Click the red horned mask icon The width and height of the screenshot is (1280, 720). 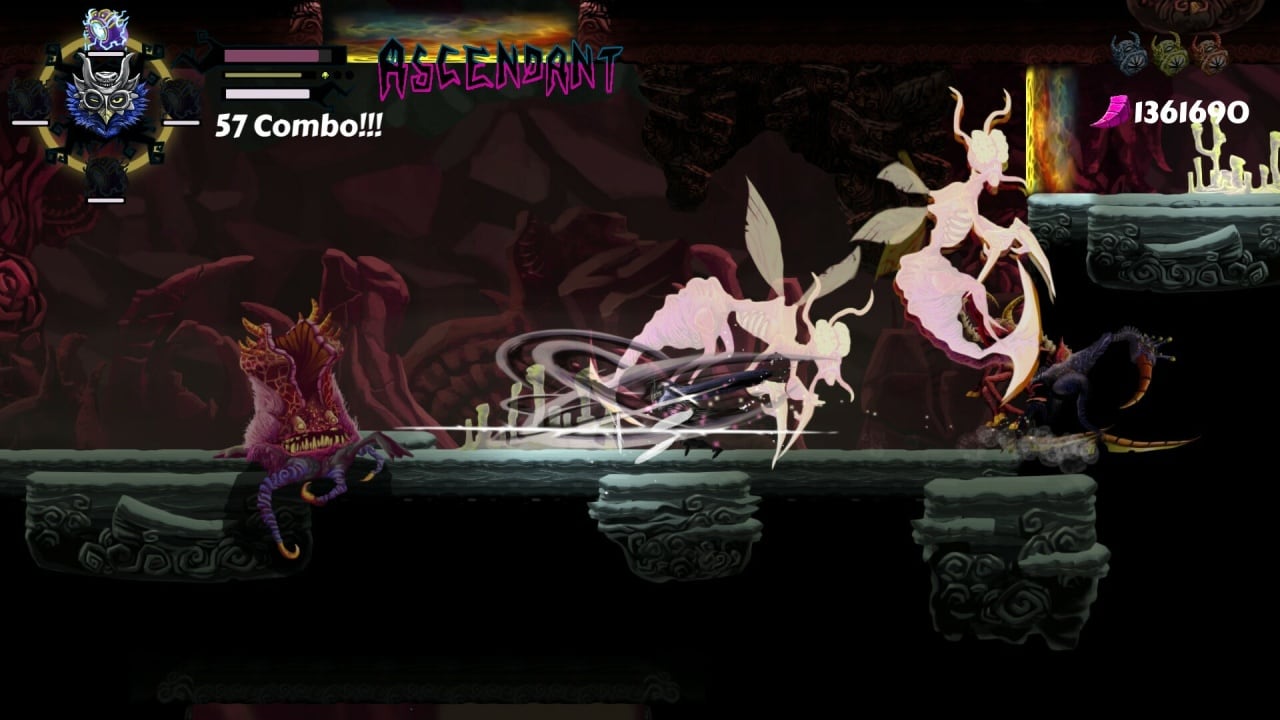1209,53
